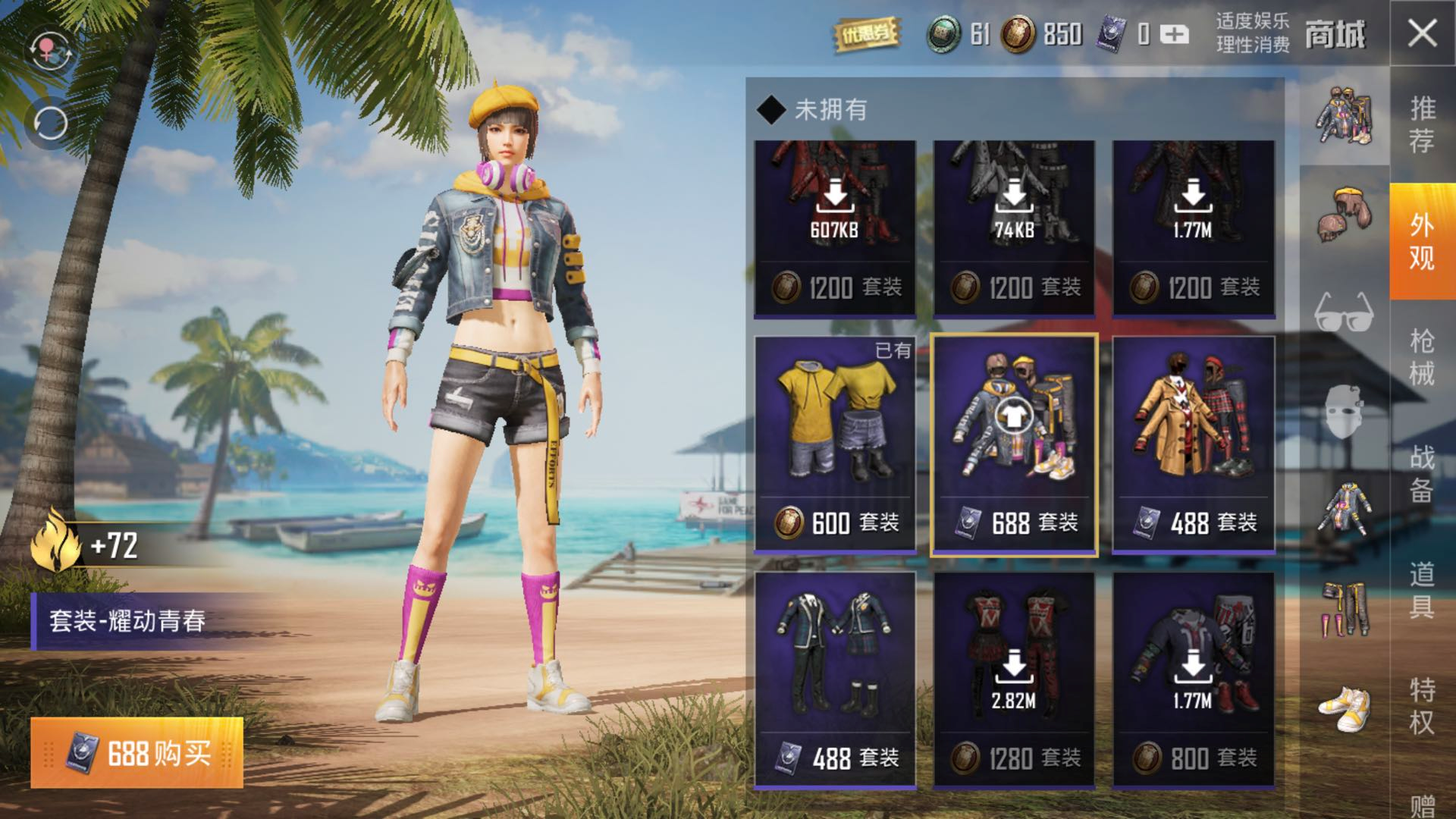
Task: Switch to the 推荐 tab
Action: coord(1422,125)
